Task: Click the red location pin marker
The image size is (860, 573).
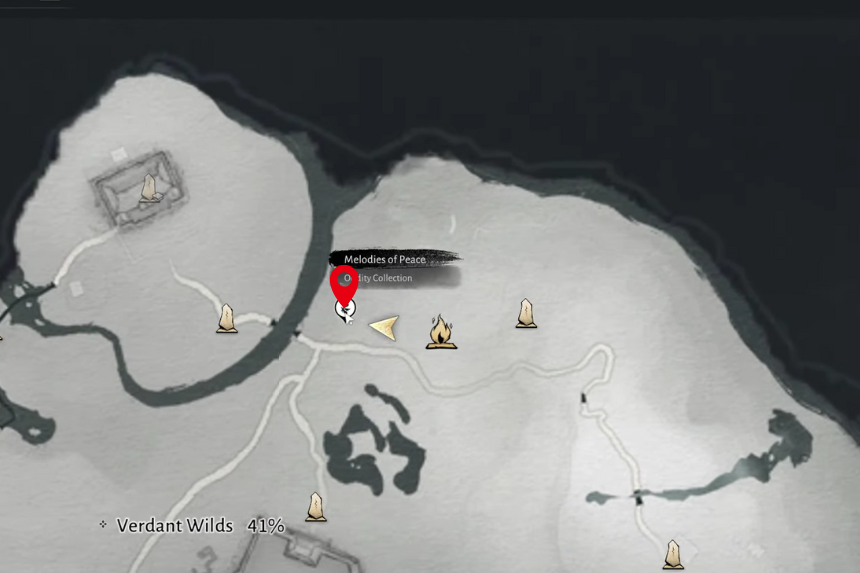Action: point(345,286)
